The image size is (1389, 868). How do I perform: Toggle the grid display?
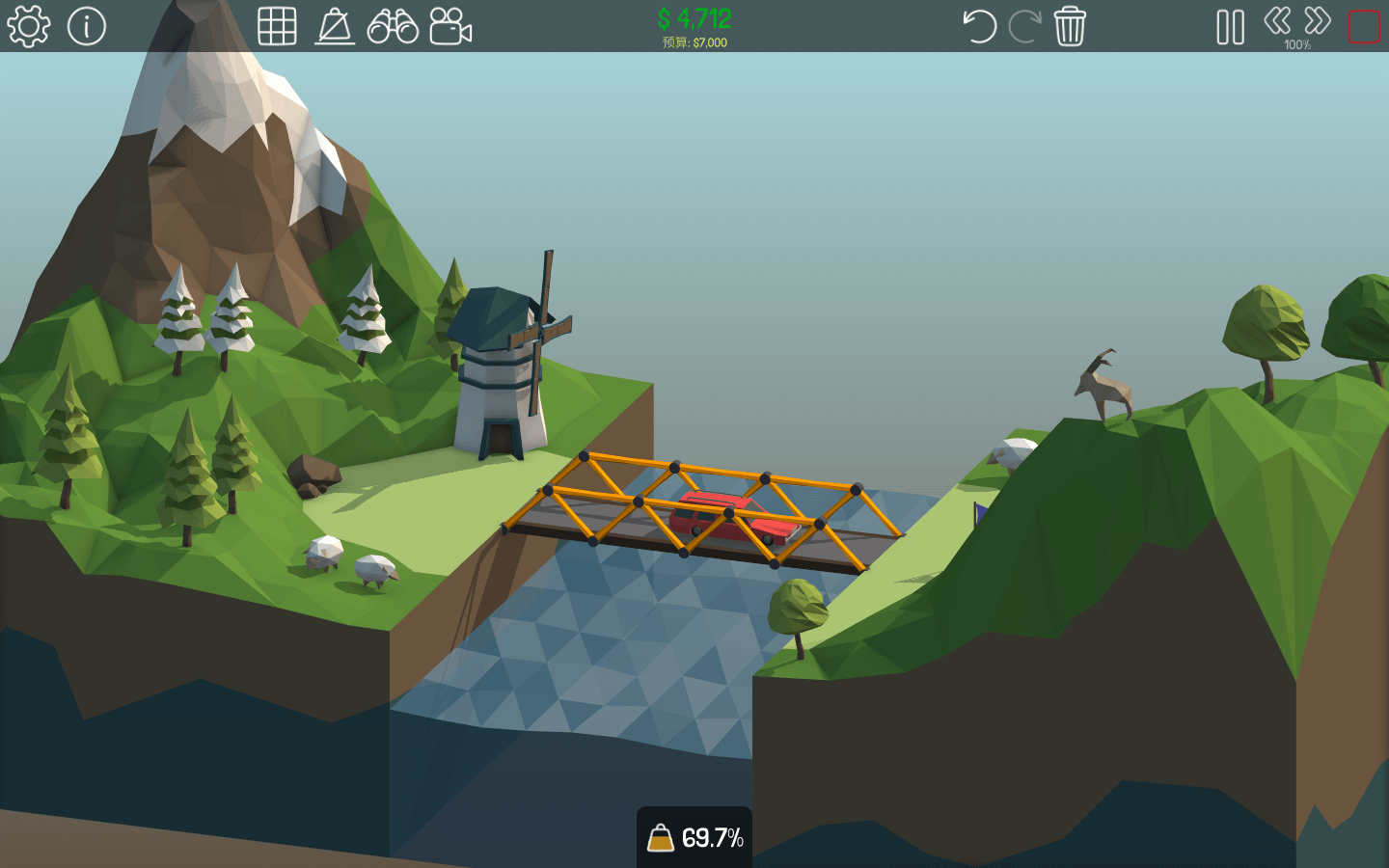tap(277, 26)
